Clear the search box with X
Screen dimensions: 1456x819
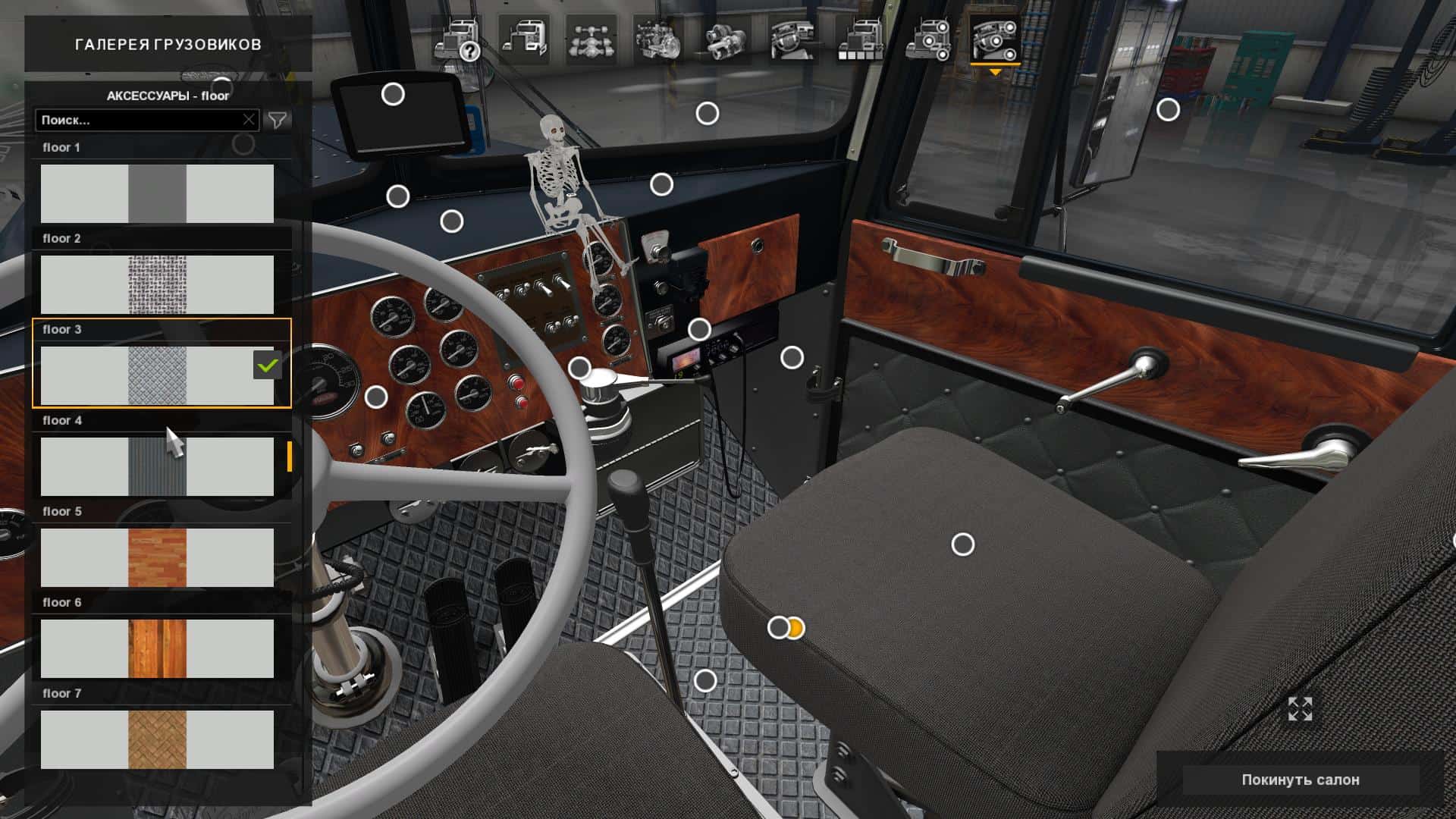point(249,120)
